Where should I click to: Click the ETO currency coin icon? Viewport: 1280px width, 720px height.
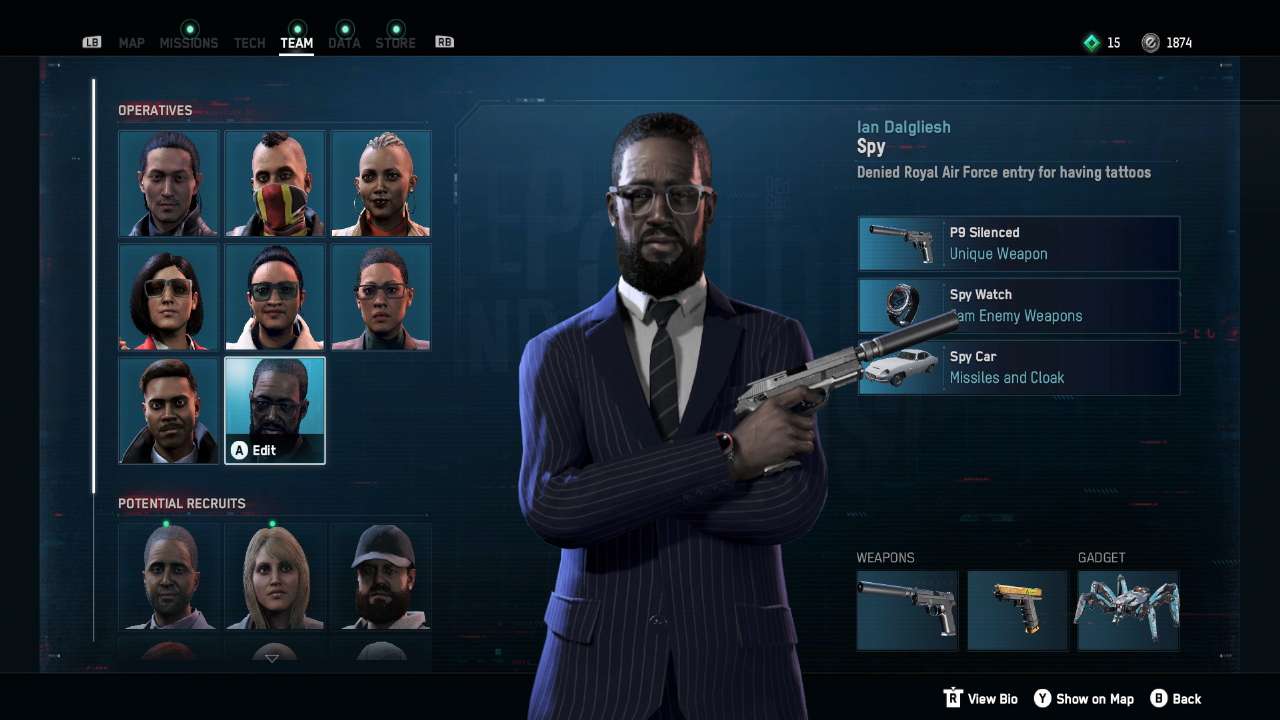(x=1152, y=42)
